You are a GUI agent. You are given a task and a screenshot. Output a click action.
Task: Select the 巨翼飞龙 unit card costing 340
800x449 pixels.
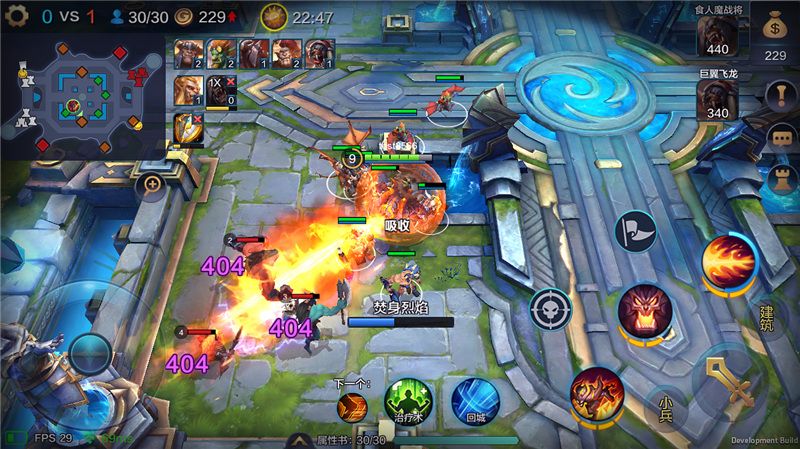[x=718, y=99]
